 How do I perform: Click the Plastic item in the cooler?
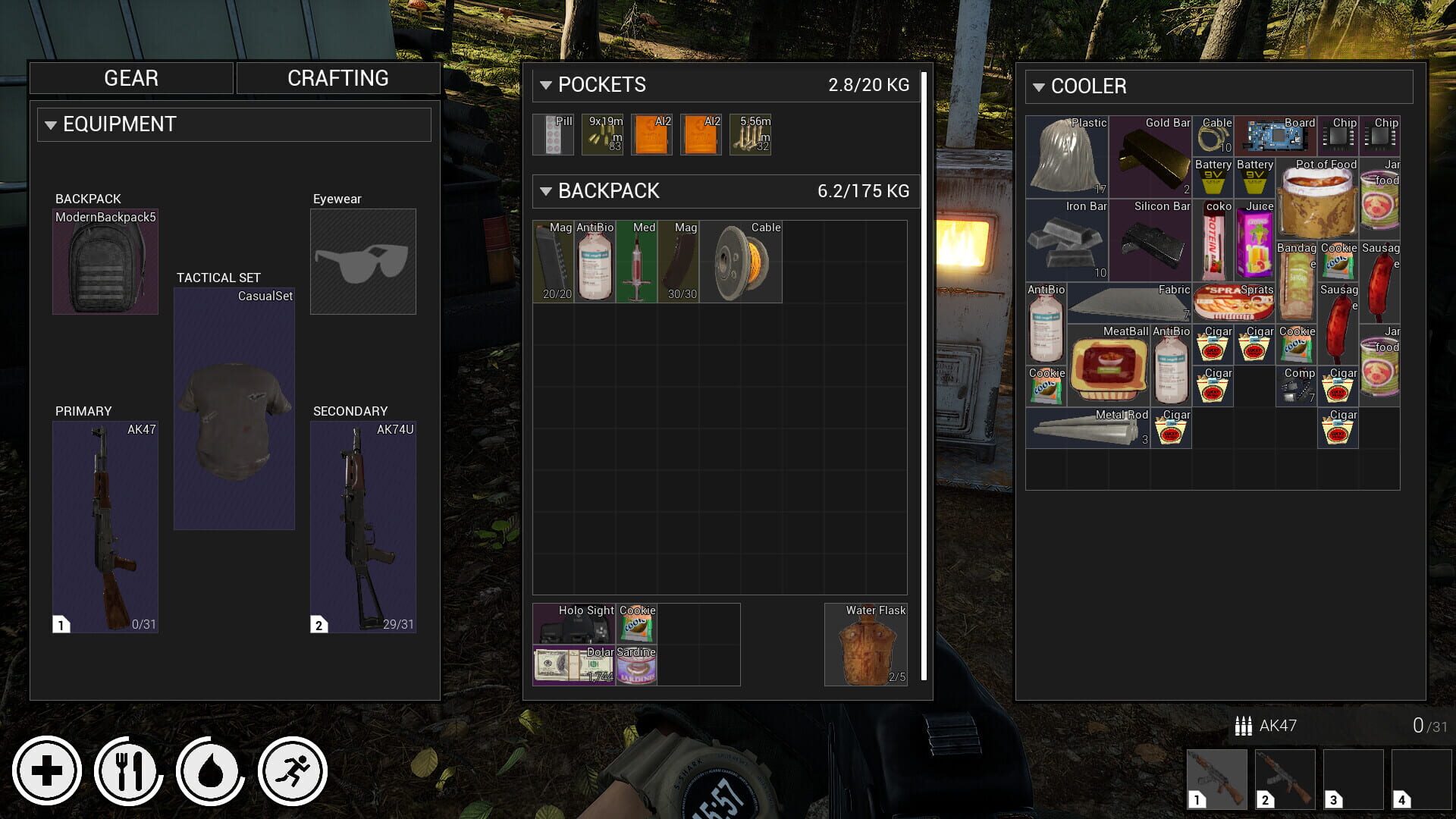(x=1065, y=155)
